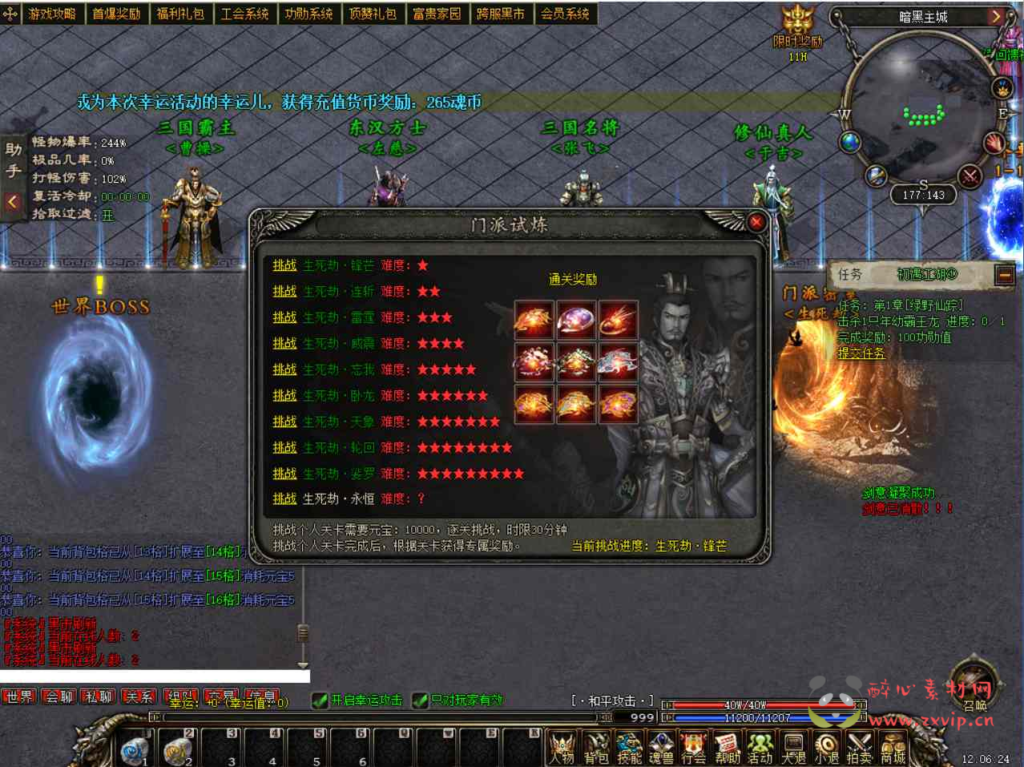The width and height of the screenshot is (1024, 767).
Task: Open the 会员系统 membership menu
Action: pos(565,14)
